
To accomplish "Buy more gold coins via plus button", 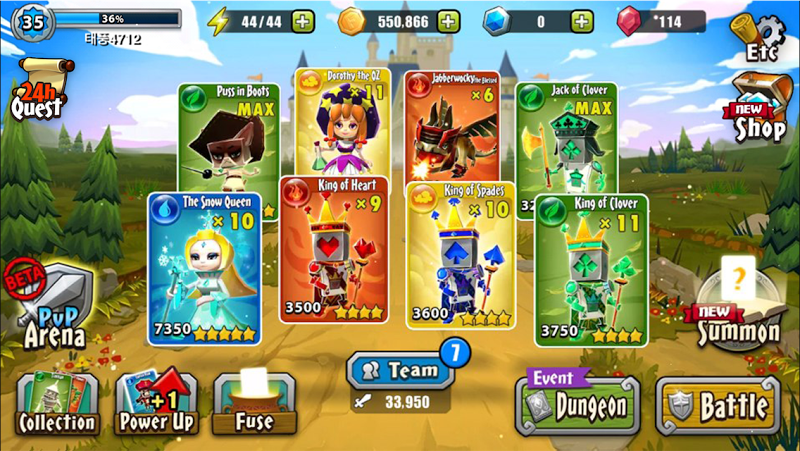I will point(449,21).
